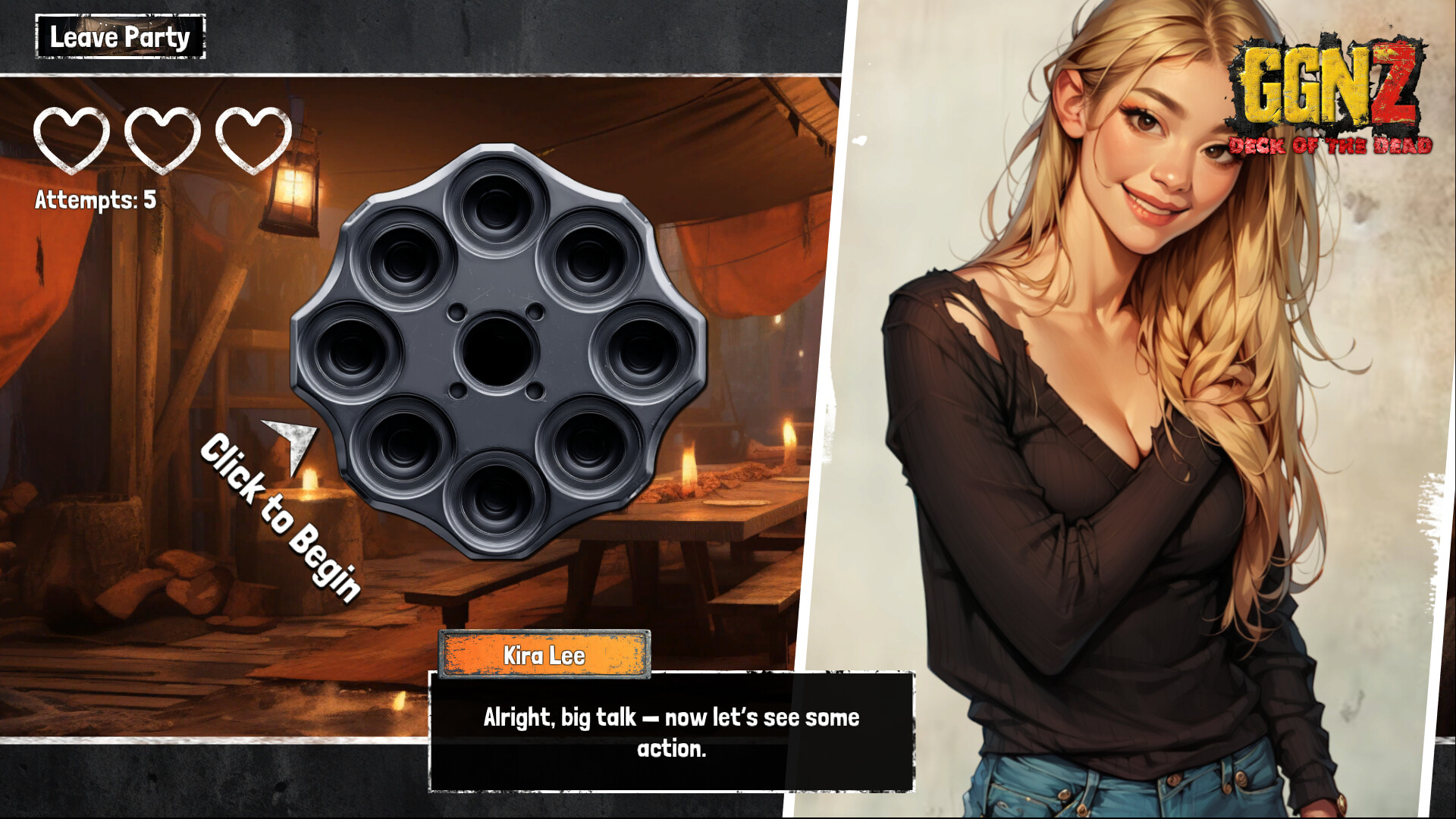Click the leftmost chamber of the cylinder
The image size is (1456, 819).
(353, 355)
